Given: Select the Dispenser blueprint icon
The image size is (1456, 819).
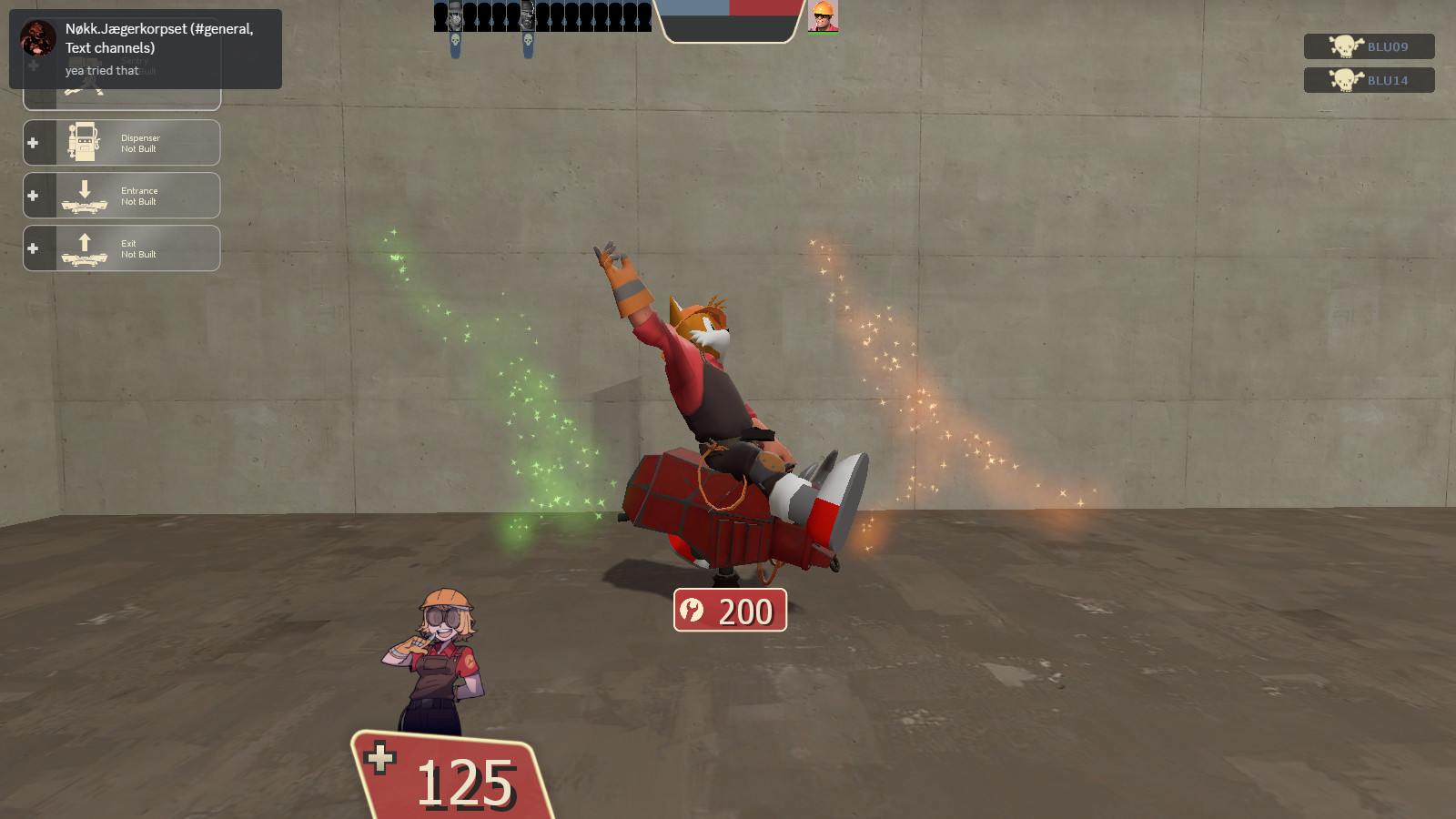Looking at the screenshot, I should (x=85, y=142).
